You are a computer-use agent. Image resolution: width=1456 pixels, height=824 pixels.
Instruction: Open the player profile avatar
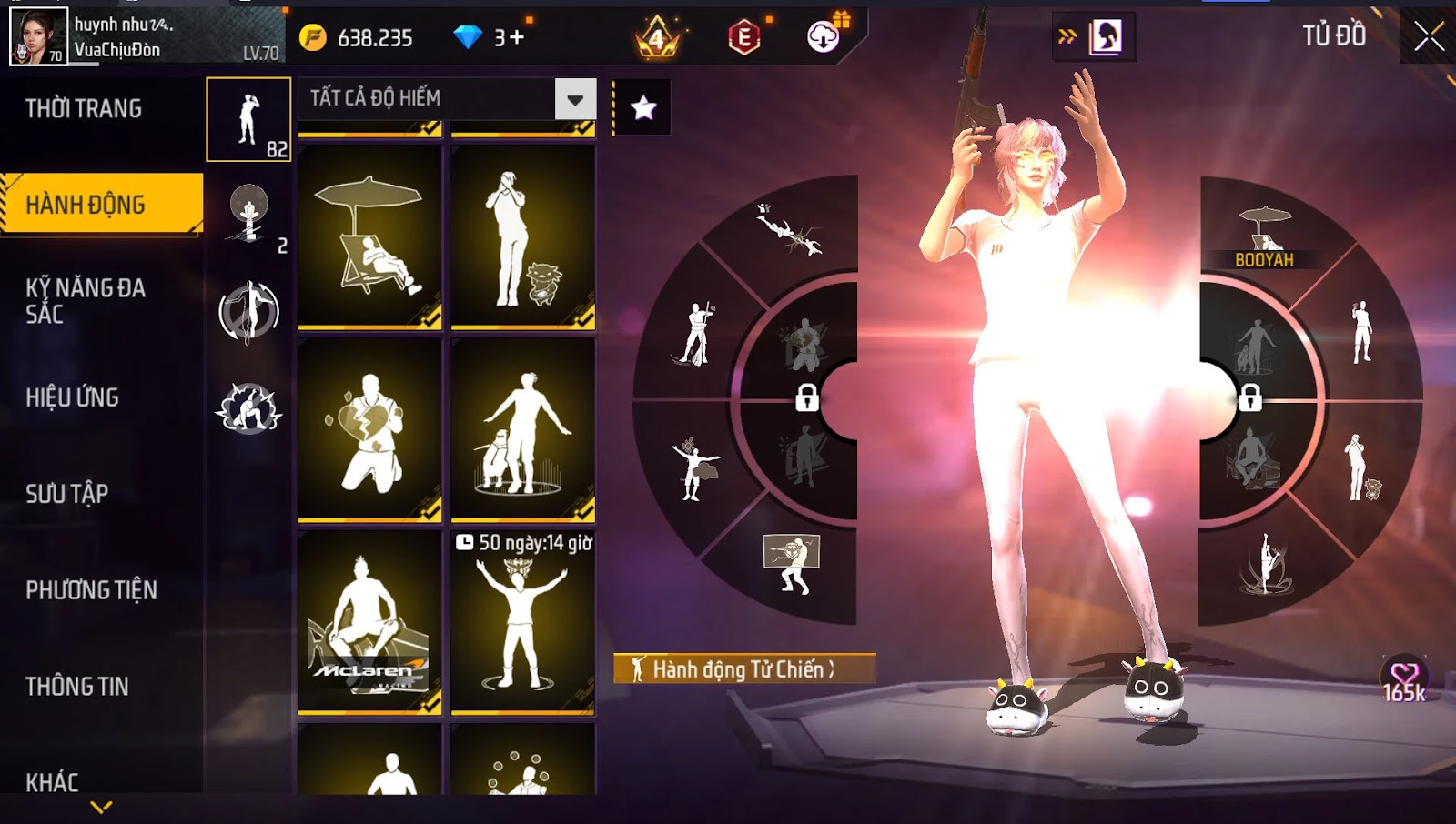point(38,36)
